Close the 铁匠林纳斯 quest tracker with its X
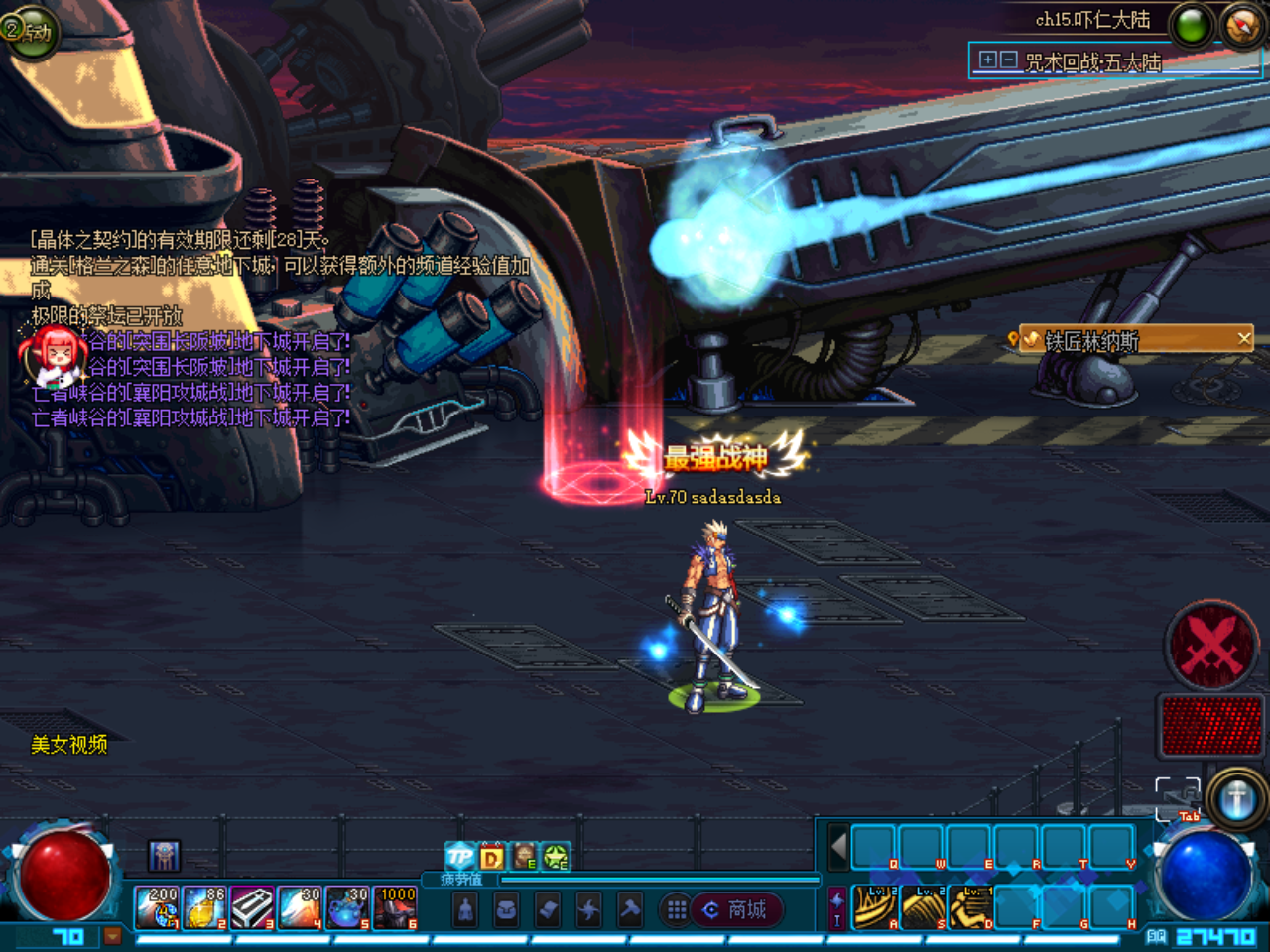This screenshot has width=1270, height=952. tap(1246, 338)
